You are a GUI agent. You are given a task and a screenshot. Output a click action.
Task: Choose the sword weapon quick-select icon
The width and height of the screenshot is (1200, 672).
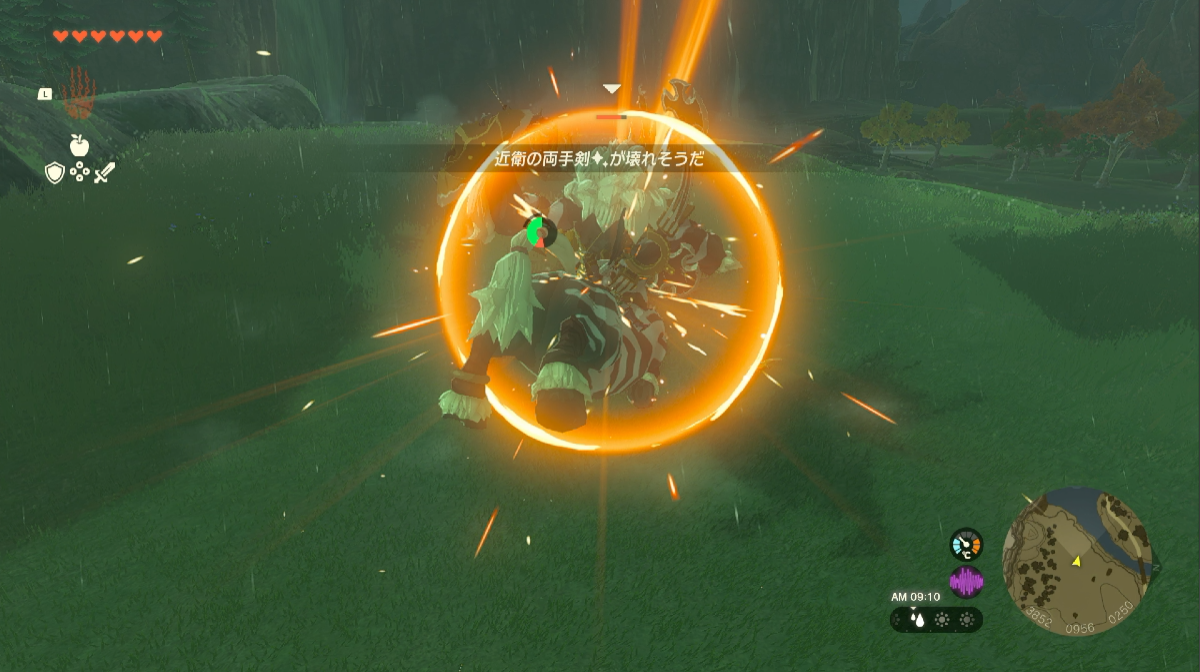pyautogui.click(x=105, y=172)
